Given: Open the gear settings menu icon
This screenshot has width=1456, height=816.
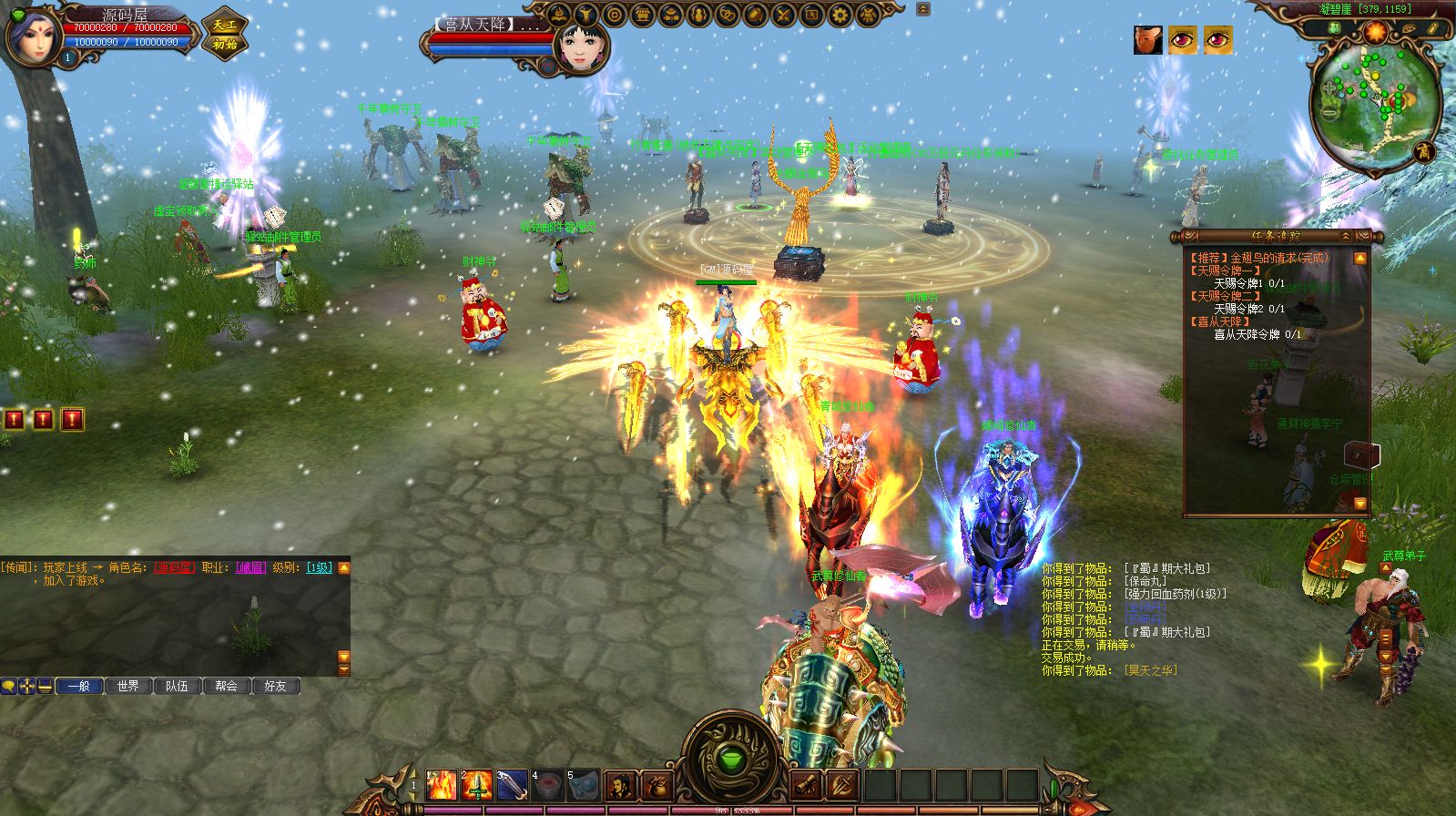Looking at the screenshot, I should click(x=839, y=15).
